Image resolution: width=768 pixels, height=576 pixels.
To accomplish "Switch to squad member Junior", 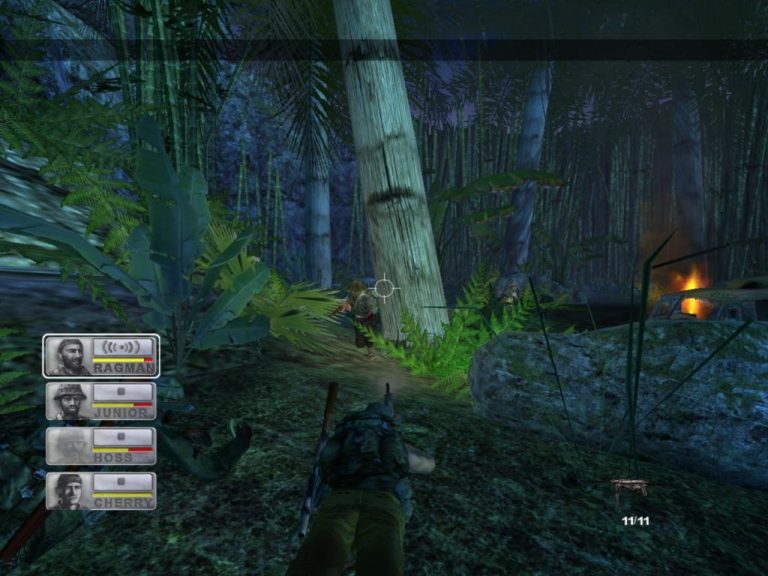I will click(x=101, y=401).
